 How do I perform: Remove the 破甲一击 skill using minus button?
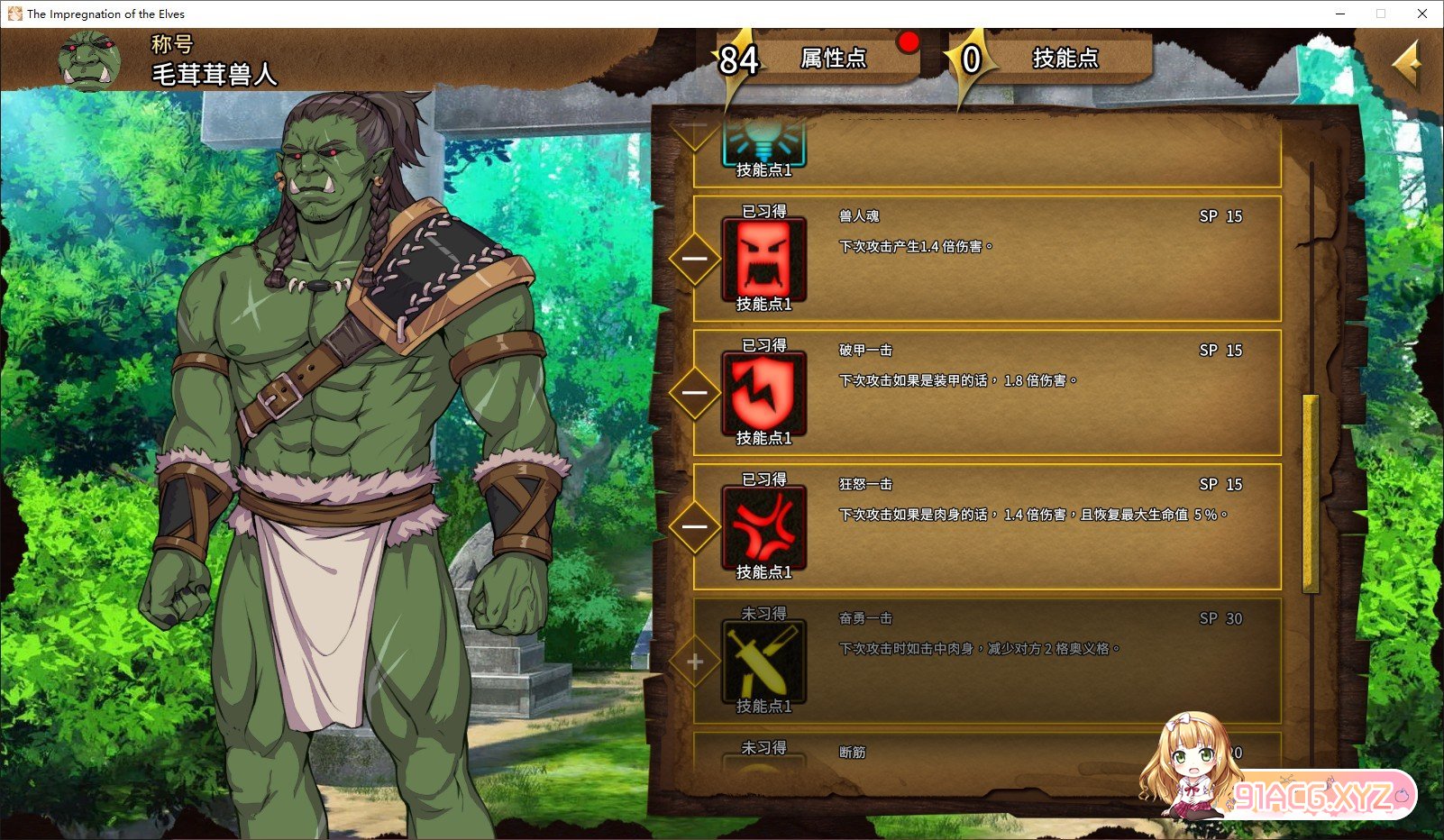[695, 393]
